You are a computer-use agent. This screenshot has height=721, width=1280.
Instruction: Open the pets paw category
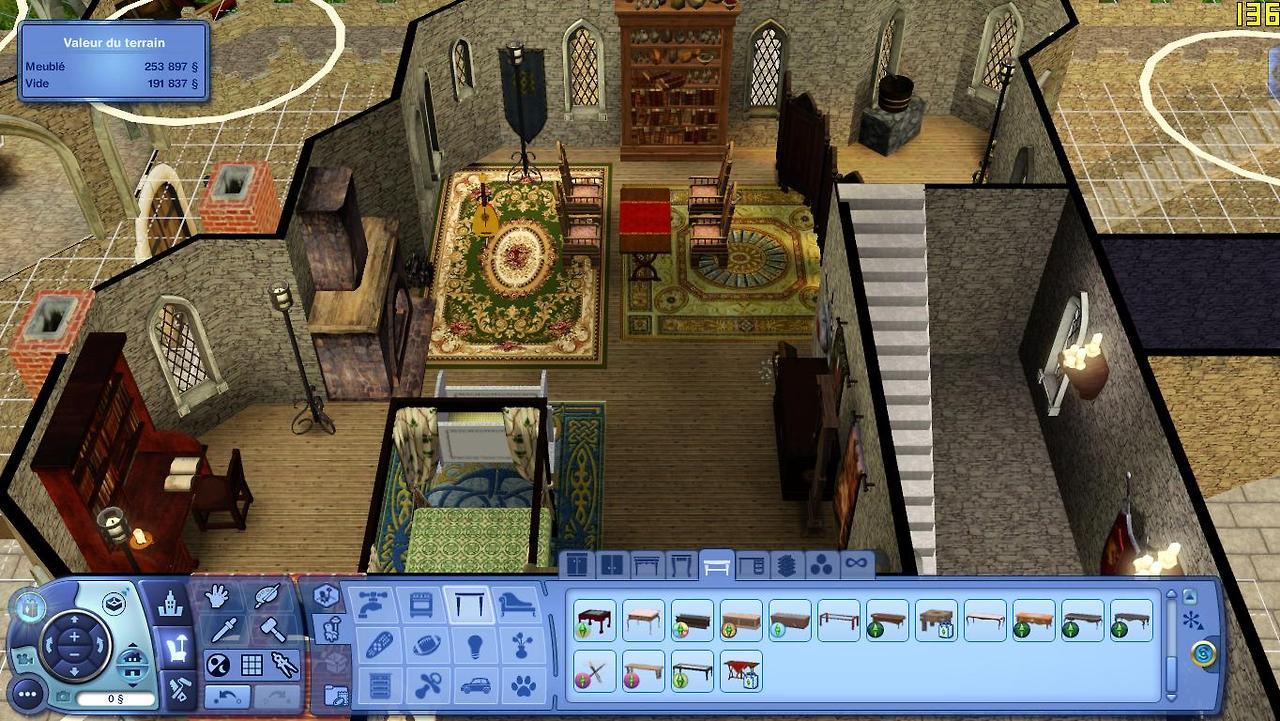pyautogui.click(x=522, y=686)
